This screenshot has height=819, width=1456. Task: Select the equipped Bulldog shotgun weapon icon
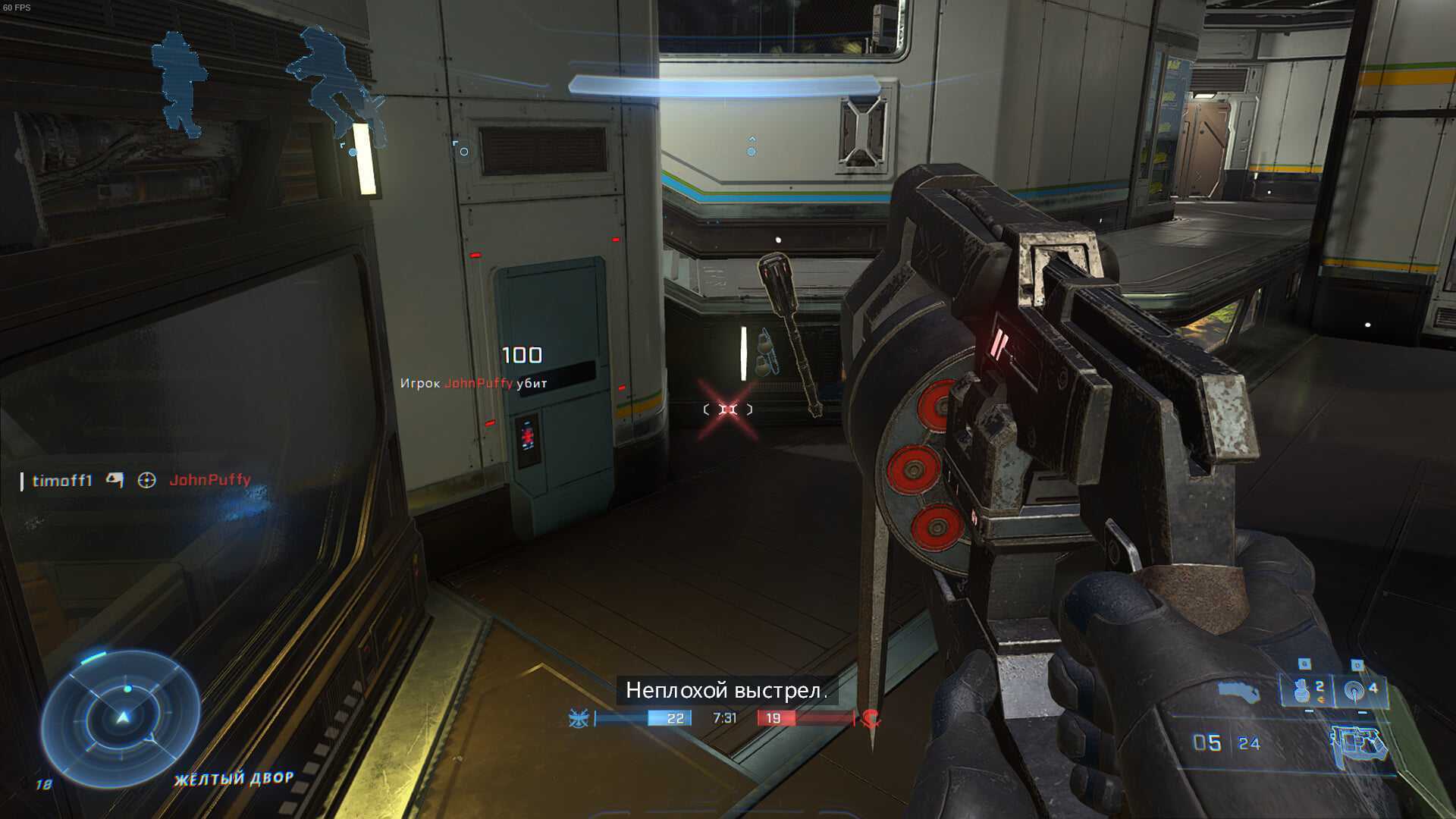click(x=1360, y=744)
